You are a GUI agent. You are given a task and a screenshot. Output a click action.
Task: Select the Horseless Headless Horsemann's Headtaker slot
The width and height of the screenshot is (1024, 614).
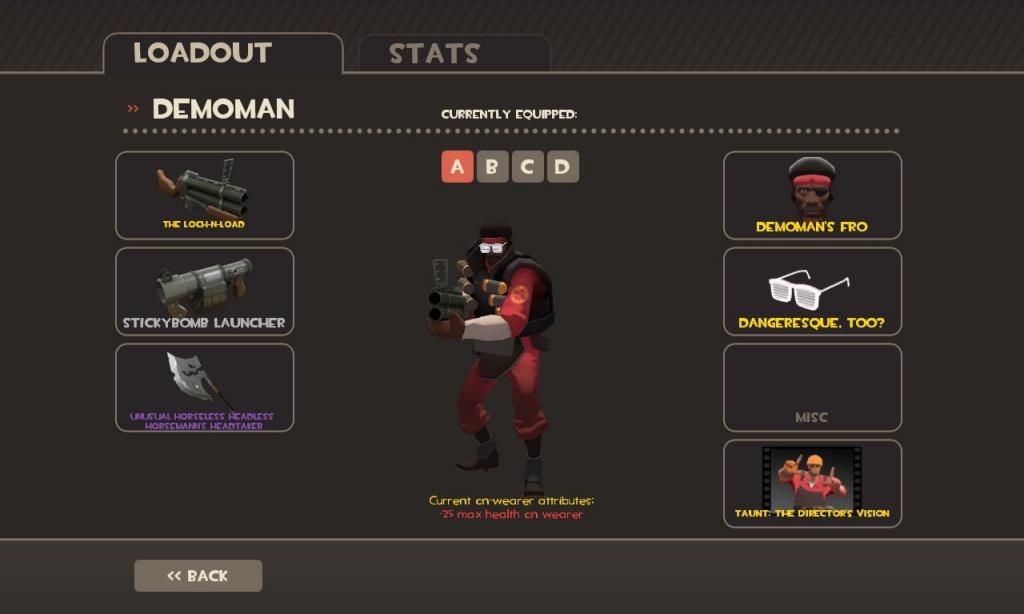(x=204, y=387)
